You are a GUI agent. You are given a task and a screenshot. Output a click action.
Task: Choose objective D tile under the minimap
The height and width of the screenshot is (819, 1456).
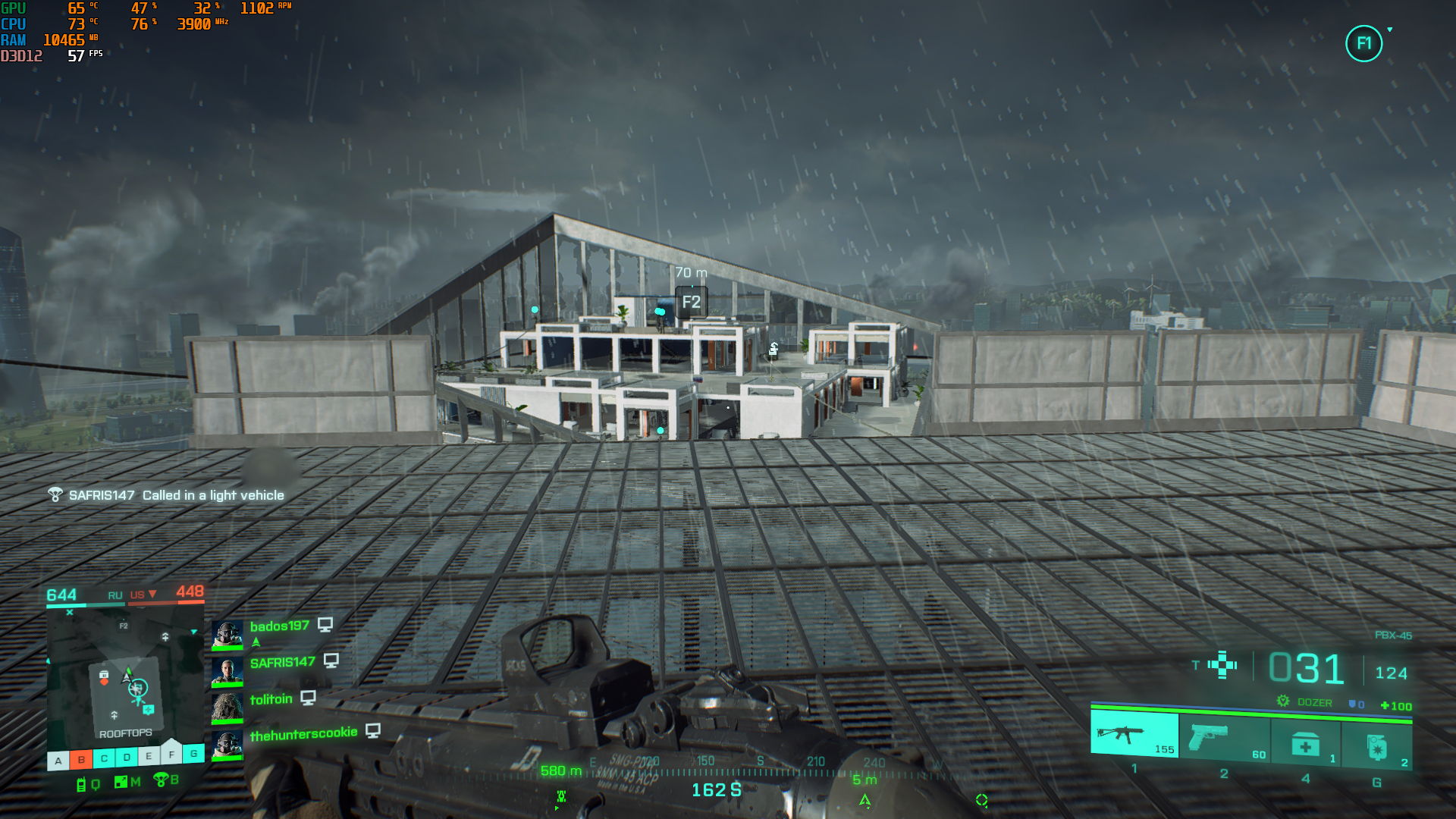coord(127,757)
